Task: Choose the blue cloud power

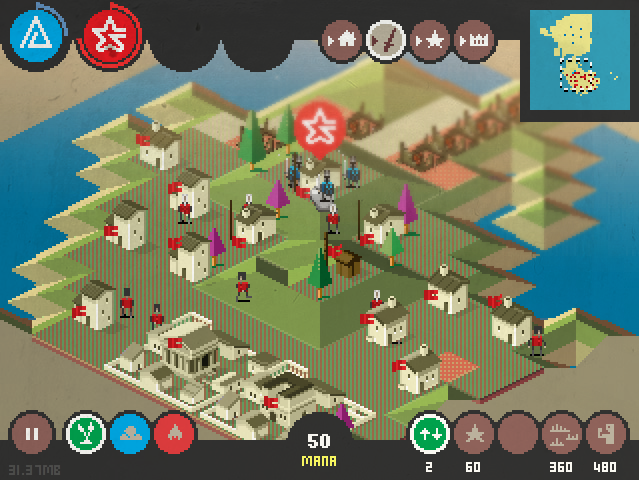Action: 131,435
